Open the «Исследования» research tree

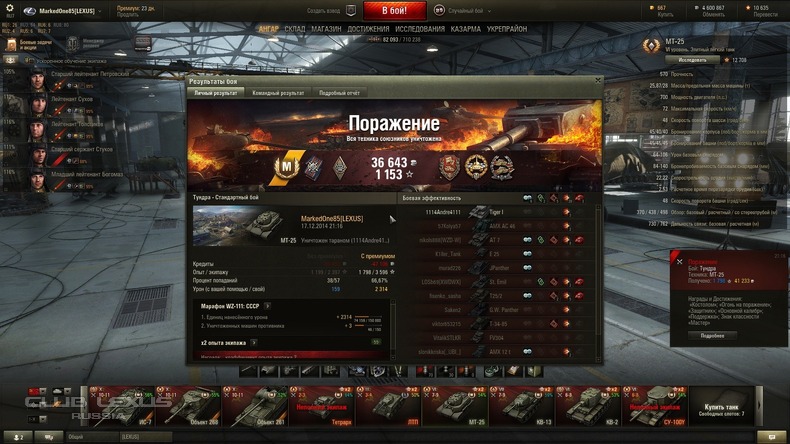pyautogui.click(x=420, y=29)
